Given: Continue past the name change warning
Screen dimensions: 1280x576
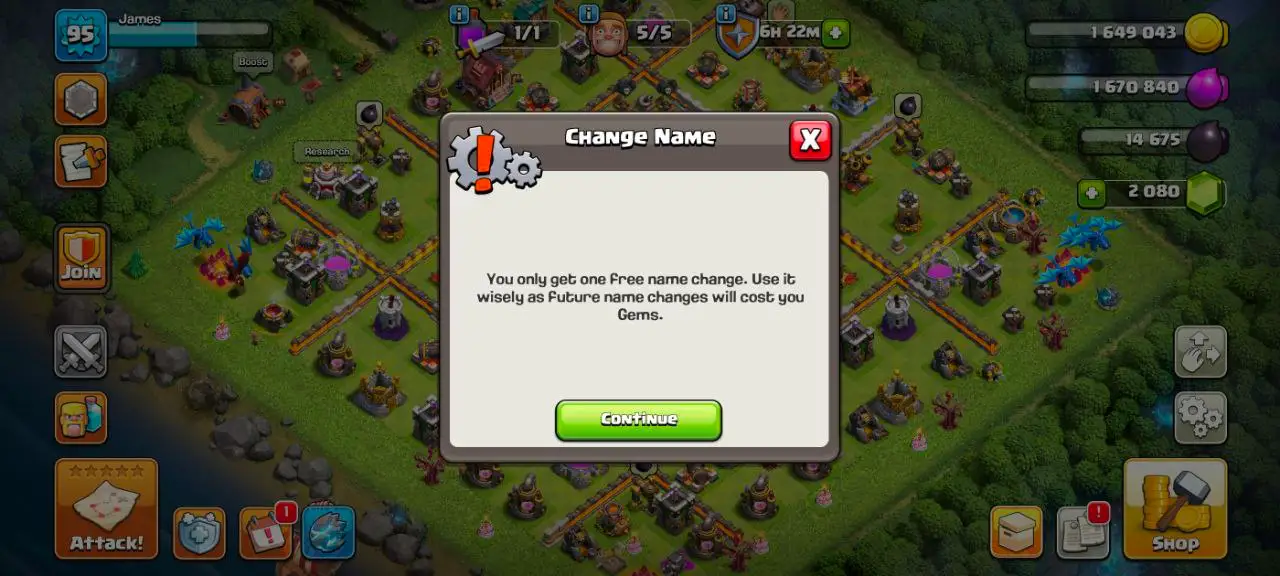Looking at the screenshot, I should click(x=638, y=420).
